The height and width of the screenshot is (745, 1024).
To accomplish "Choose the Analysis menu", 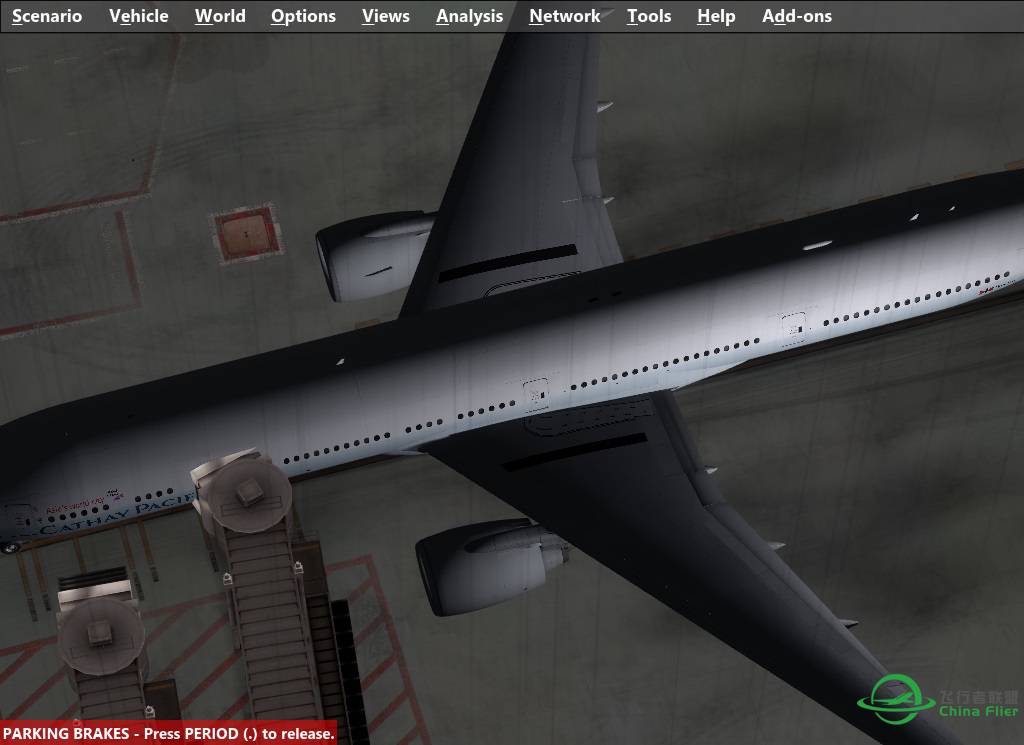I will (x=469, y=16).
